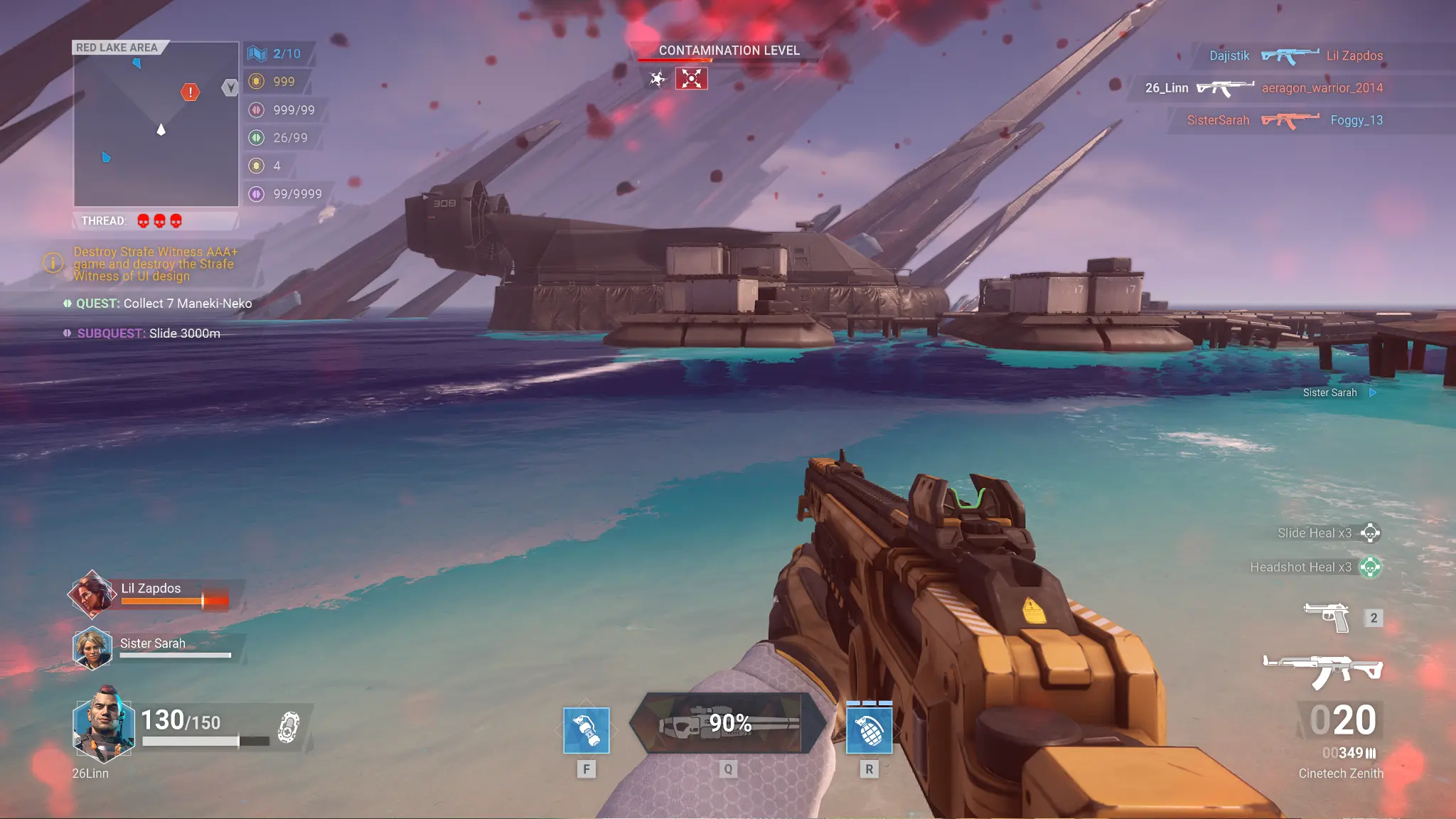1456x819 pixels.
Task: Click the SisterSarah kill feed row
Action: (x=1284, y=120)
